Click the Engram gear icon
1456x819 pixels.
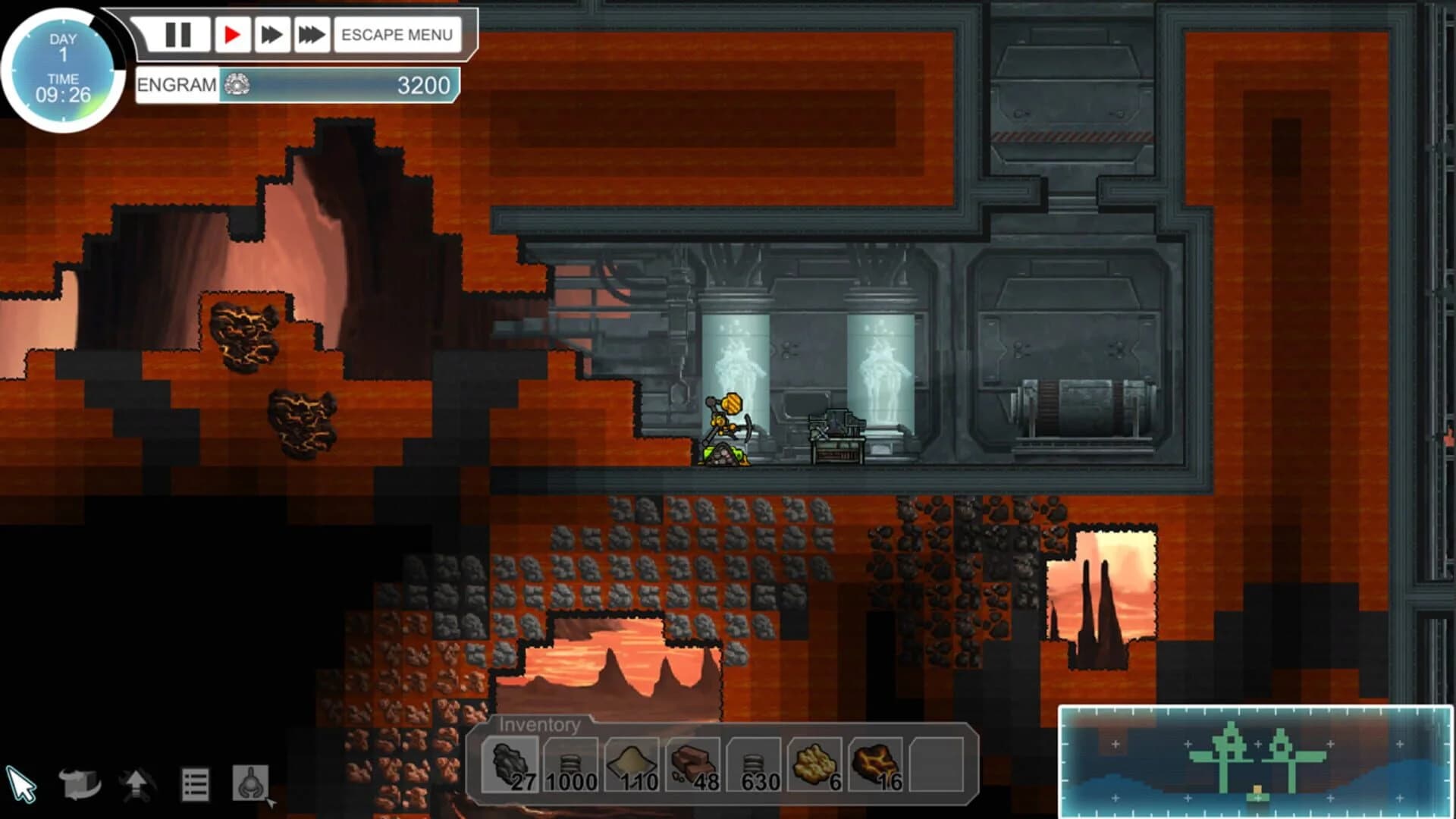236,86
